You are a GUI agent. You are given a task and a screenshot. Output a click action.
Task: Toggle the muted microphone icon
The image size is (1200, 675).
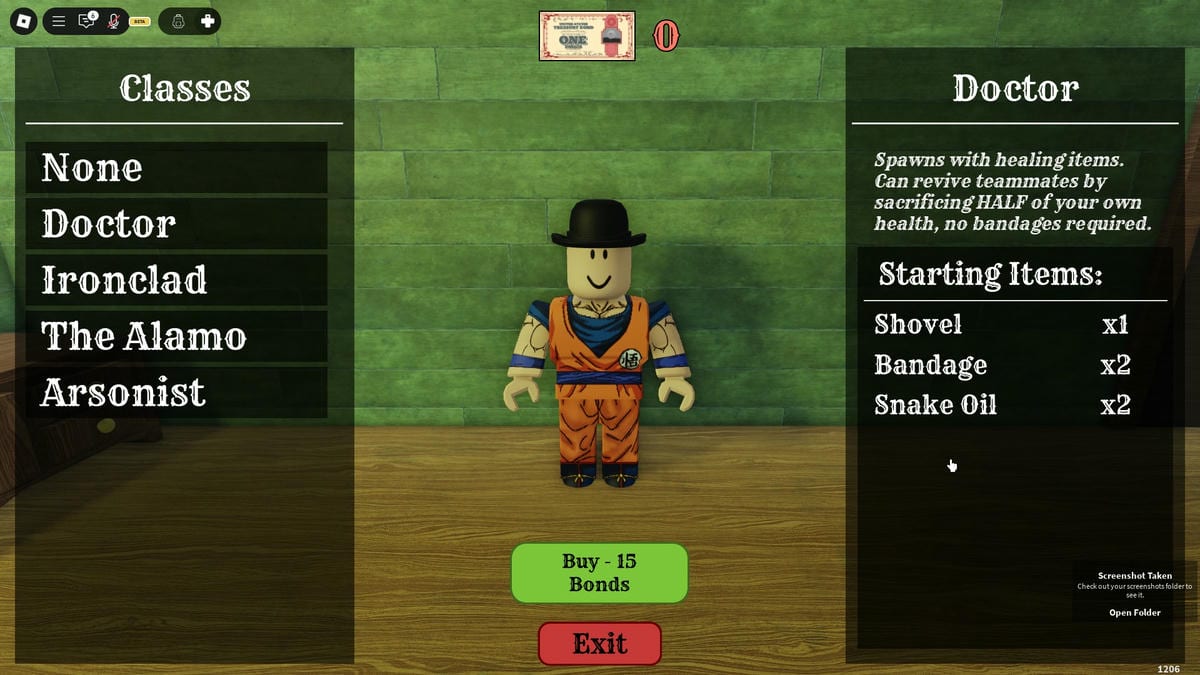pyautogui.click(x=113, y=21)
